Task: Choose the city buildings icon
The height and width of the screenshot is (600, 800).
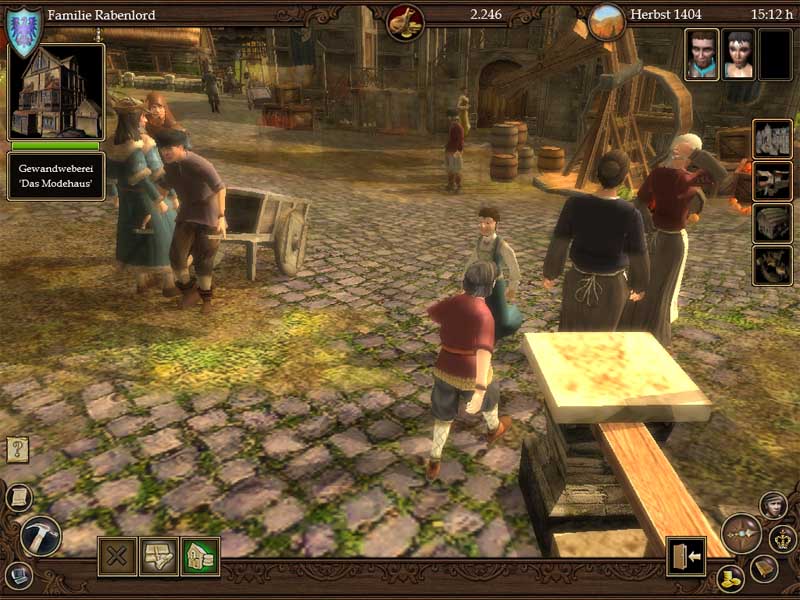Action: point(772,140)
